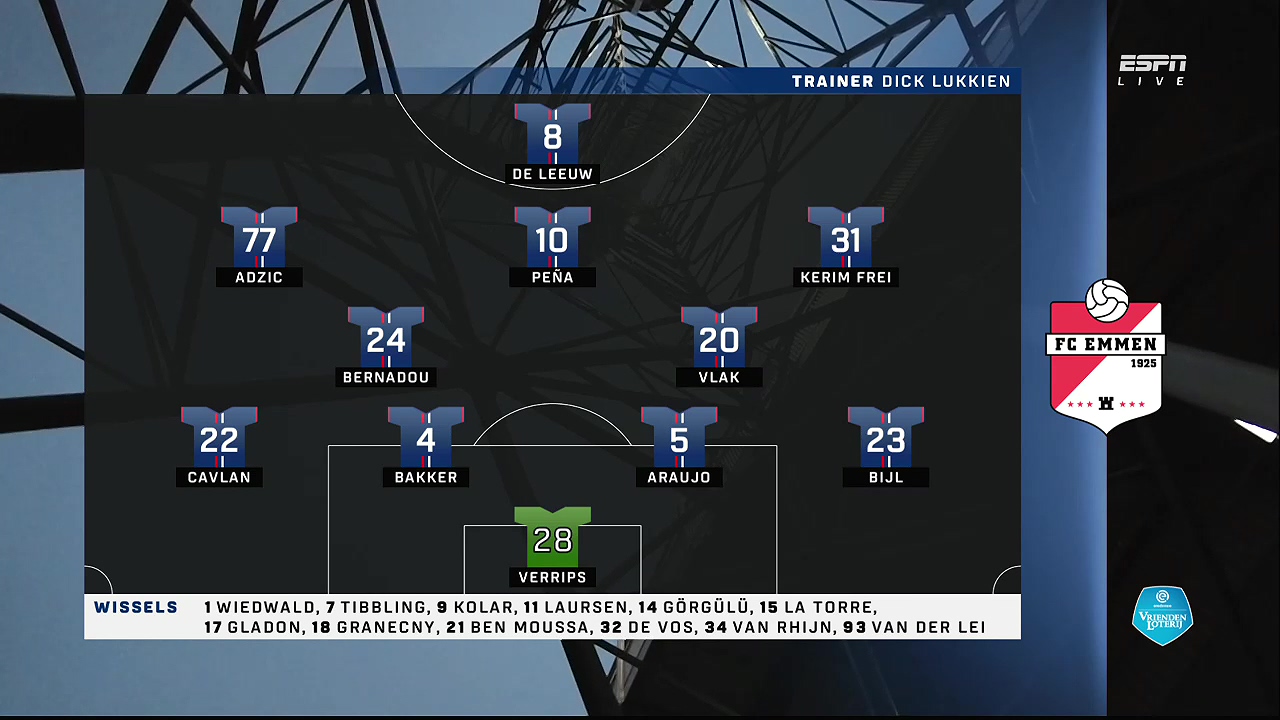
Task: Select Cavlan's number 22 shirt
Action: [219, 438]
